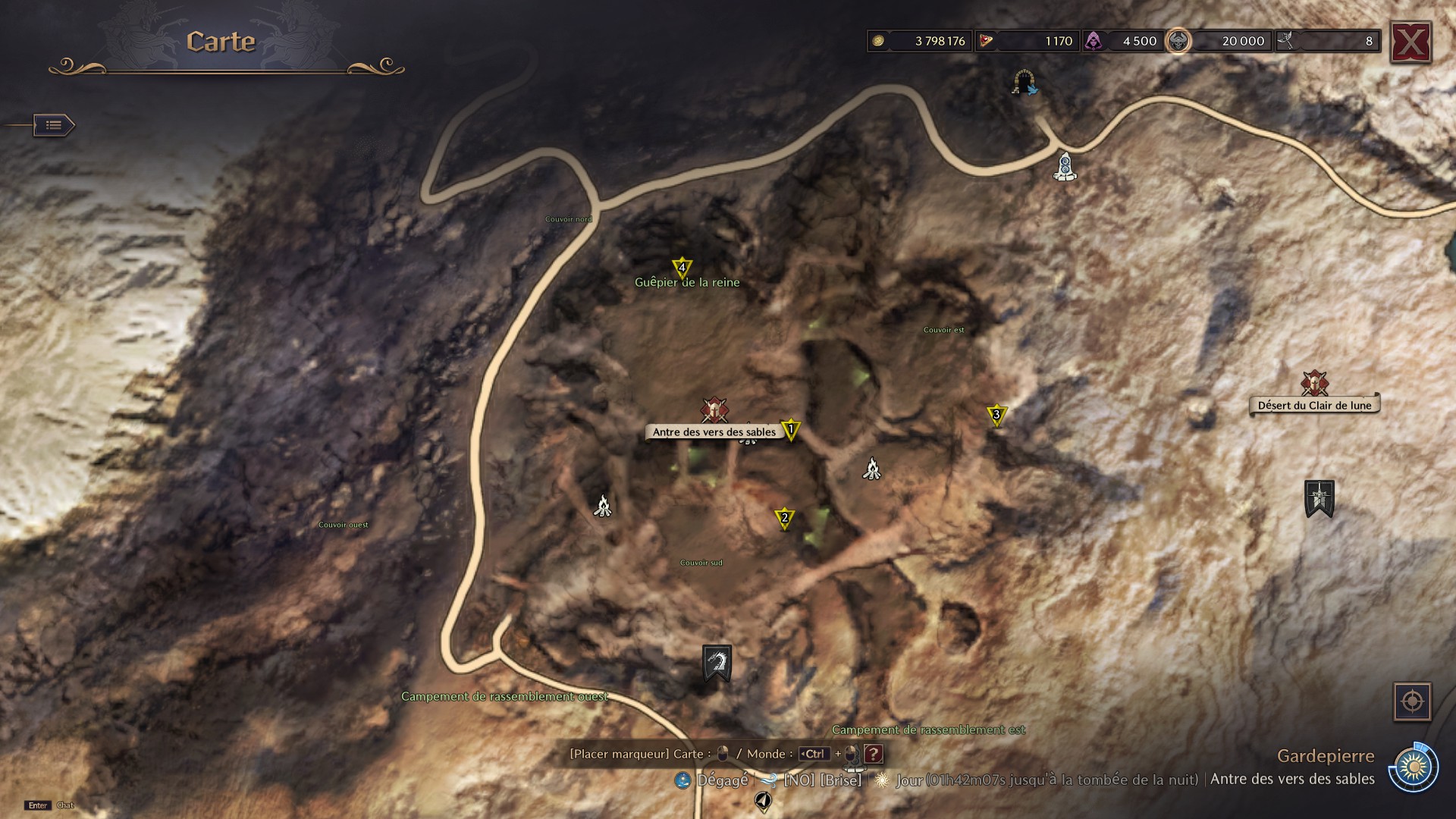Click the red ? help icon in the marker hint bar
This screenshot has height=819, width=1456.
point(876,754)
